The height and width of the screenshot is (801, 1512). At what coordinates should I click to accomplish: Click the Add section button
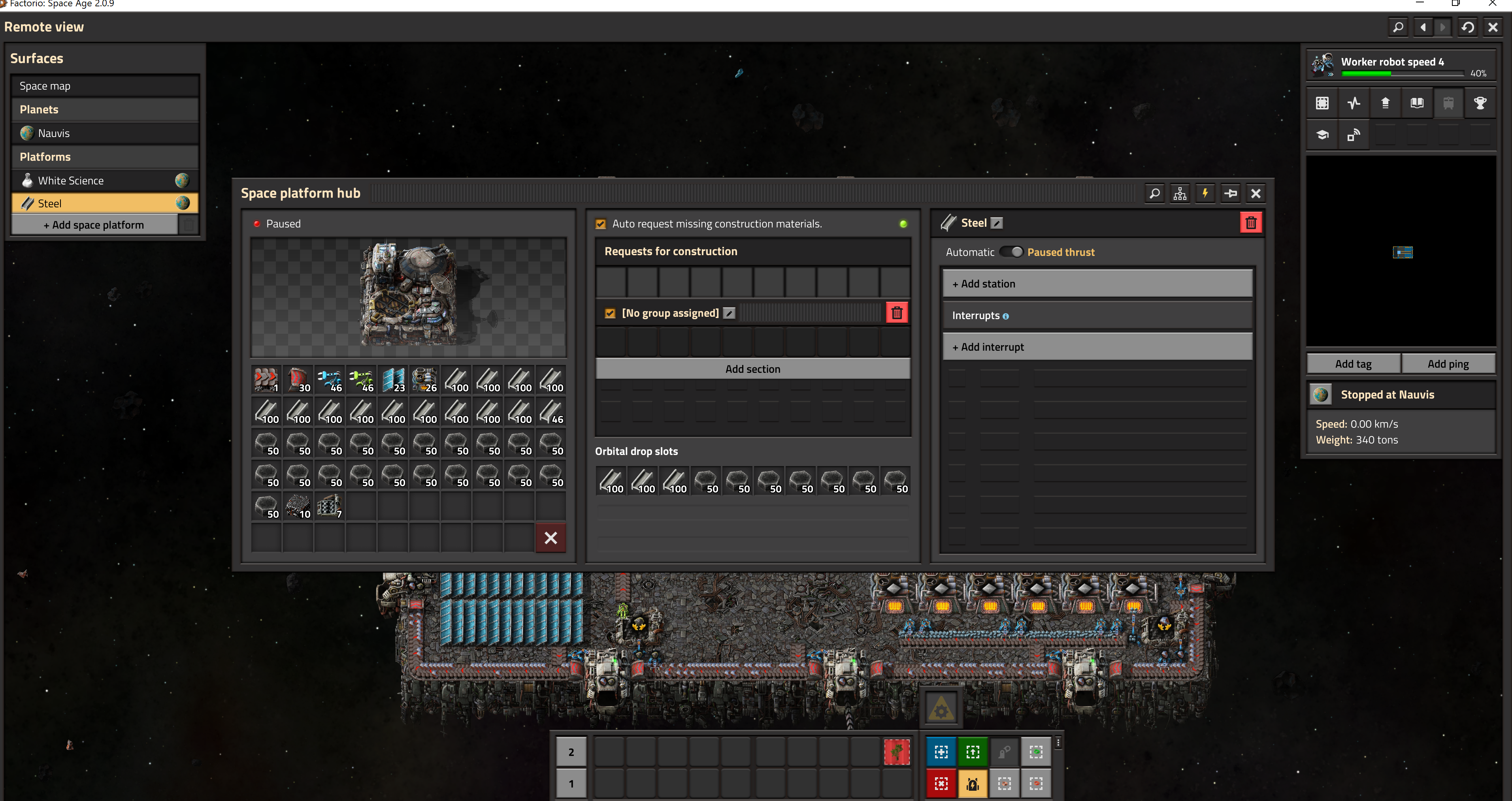[x=752, y=369]
